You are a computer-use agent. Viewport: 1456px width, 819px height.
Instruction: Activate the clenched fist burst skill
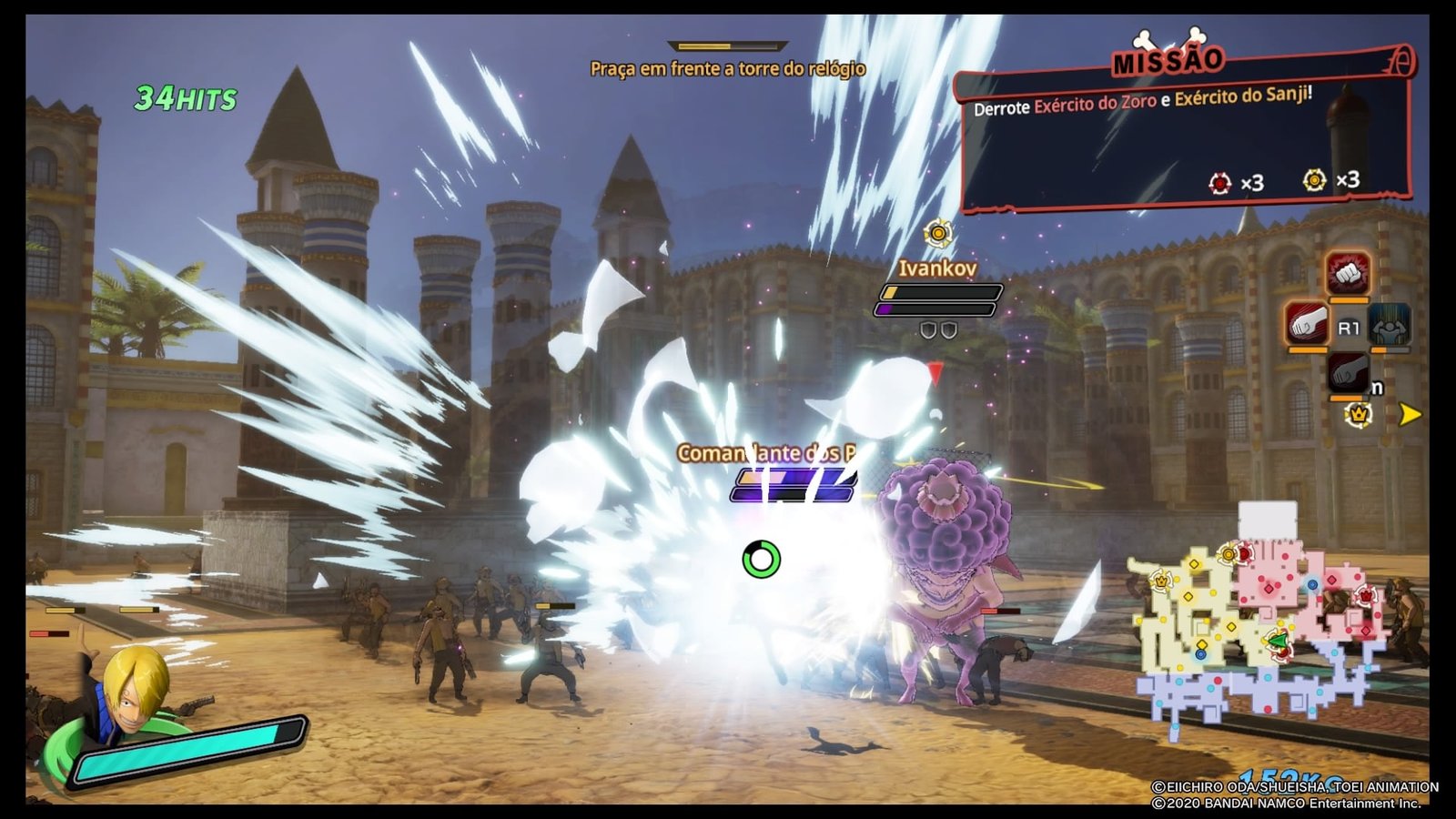1348,272
